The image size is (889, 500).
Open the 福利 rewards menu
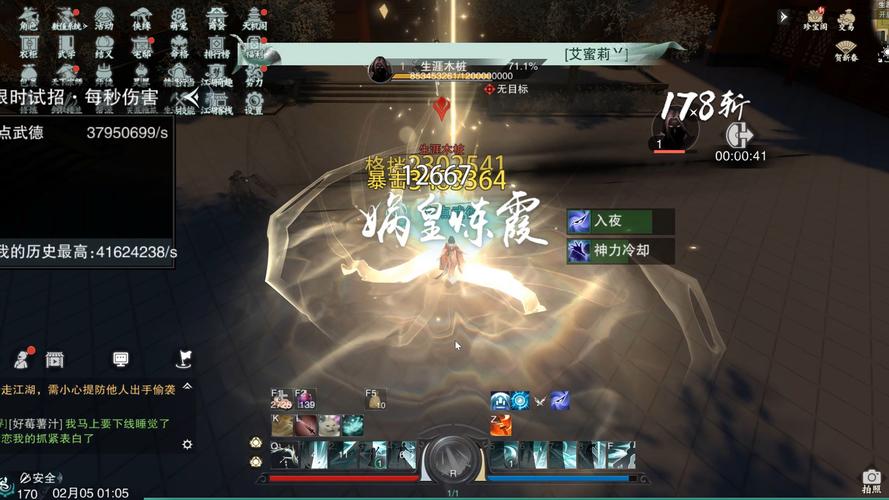(254, 44)
